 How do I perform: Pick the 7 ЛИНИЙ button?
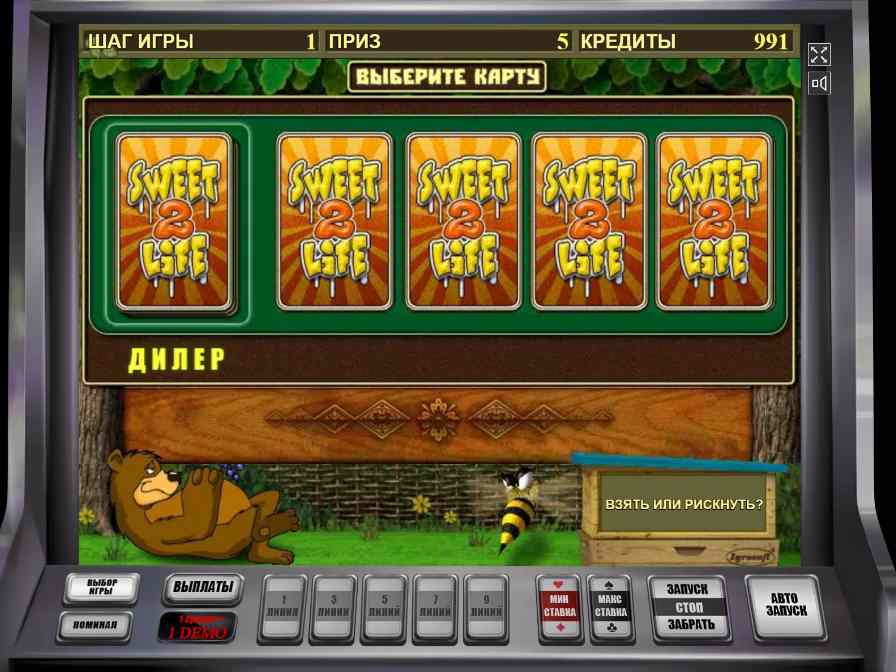pyautogui.click(x=436, y=606)
